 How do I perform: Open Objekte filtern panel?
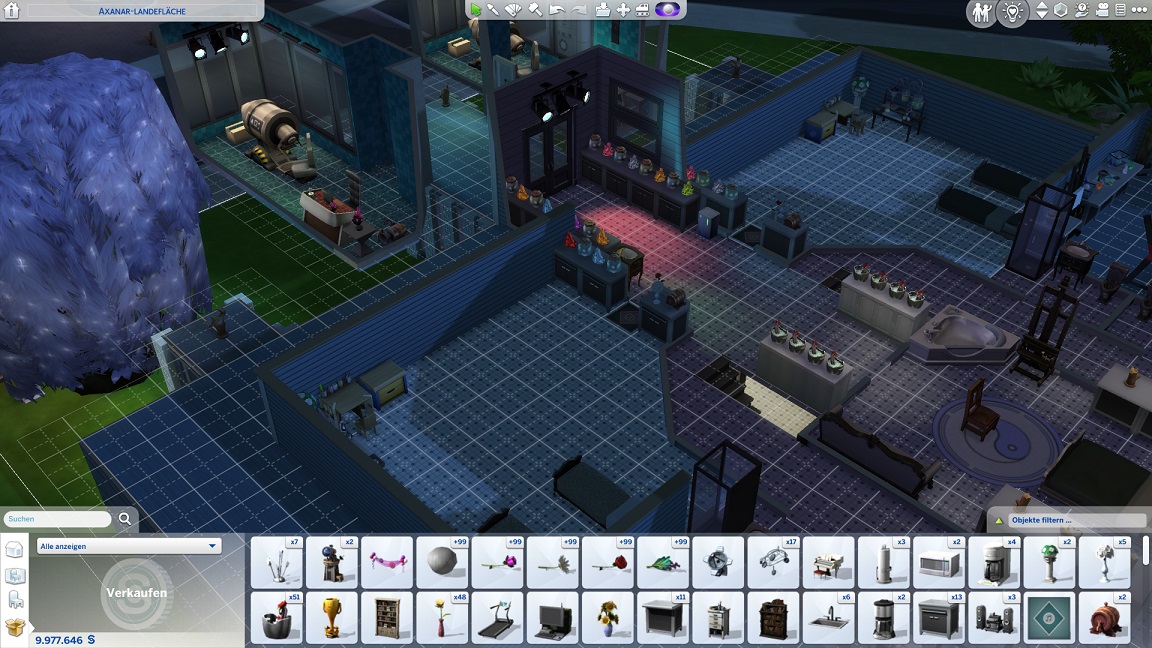coord(1067,520)
